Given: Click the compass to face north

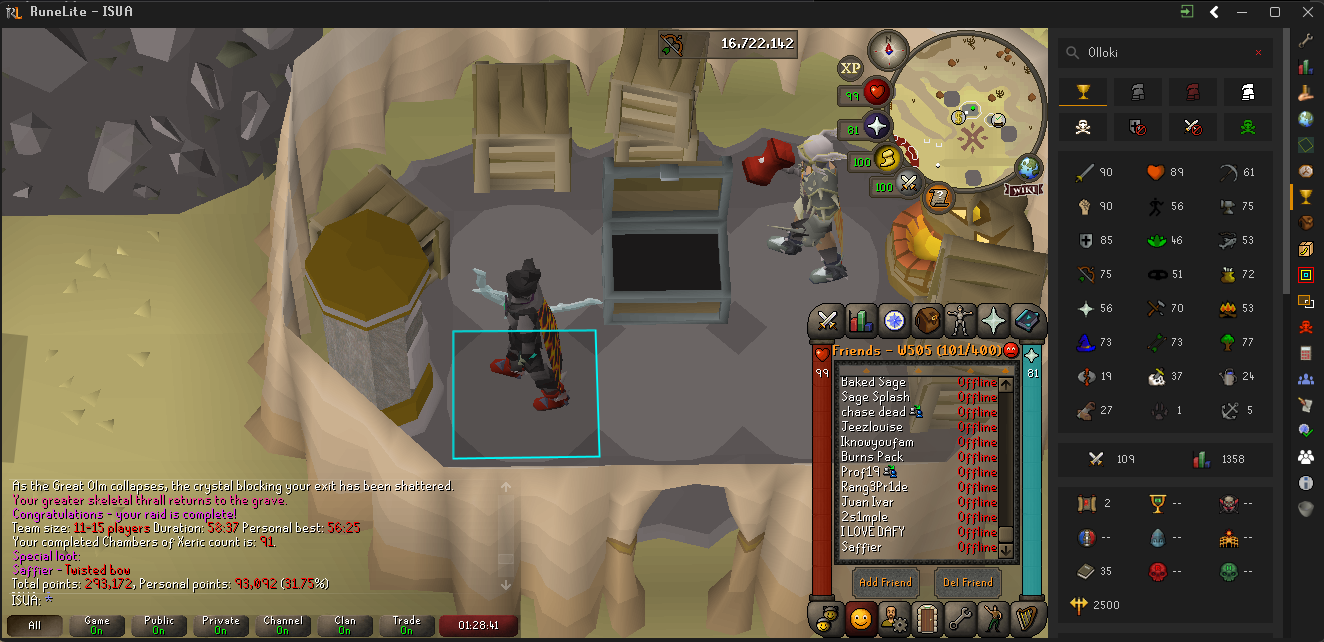Looking at the screenshot, I should 887,47.
